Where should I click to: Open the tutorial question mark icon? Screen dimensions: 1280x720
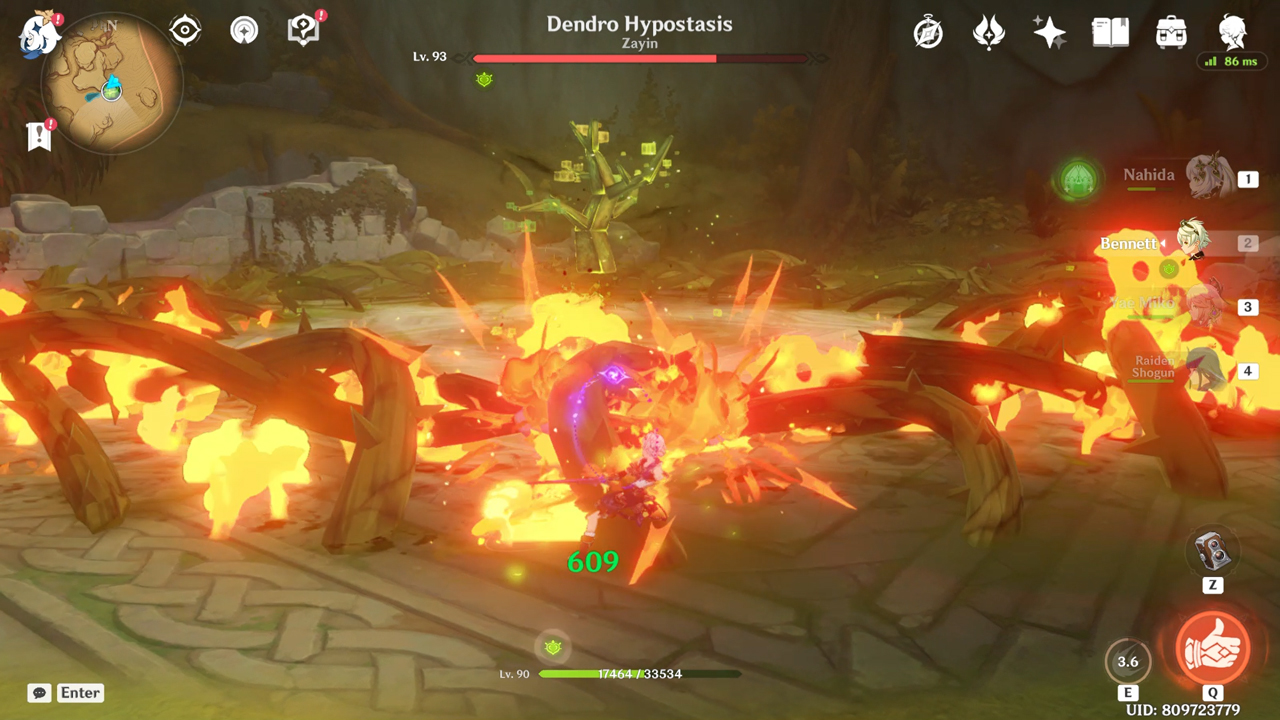(303, 31)
